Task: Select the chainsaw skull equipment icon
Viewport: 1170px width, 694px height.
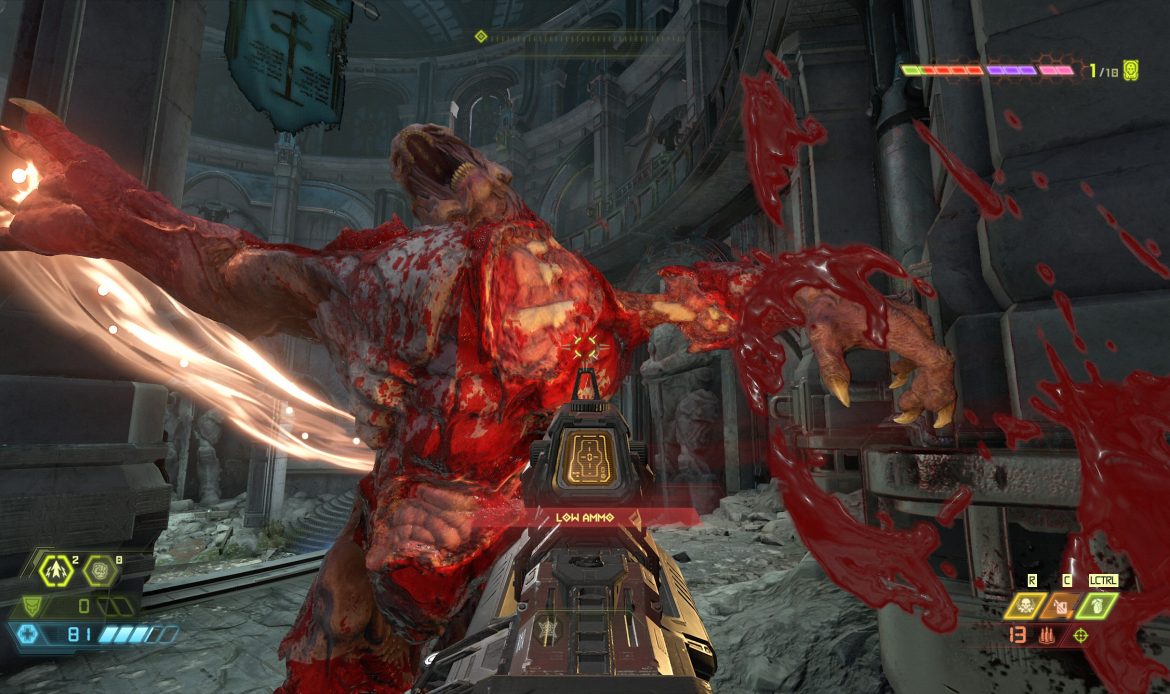Action: tap(1024, 603)
